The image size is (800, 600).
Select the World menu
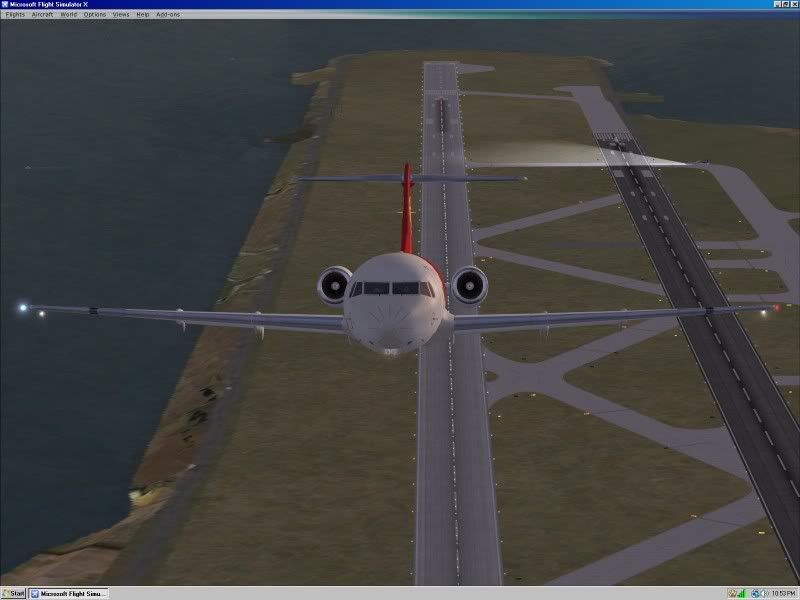point(68,15)
